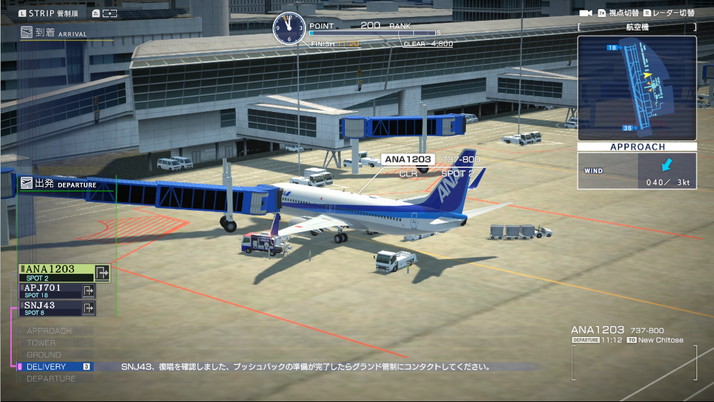
Task: Choose the DEPARTURE channel at list bottom
Action: pyautogui.click(x=51, y=379)
